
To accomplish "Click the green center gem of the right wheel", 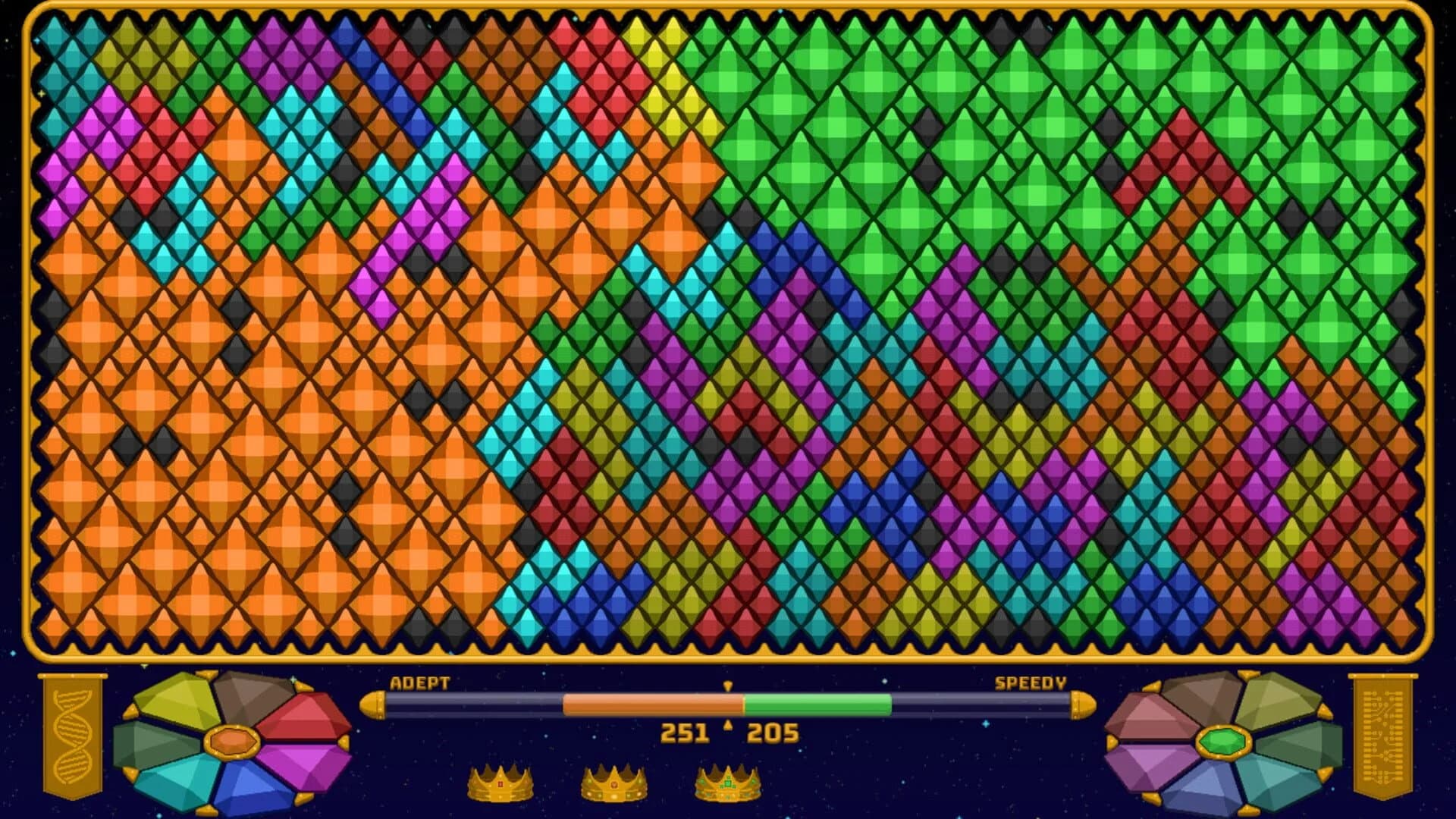I will point(1222,742).
